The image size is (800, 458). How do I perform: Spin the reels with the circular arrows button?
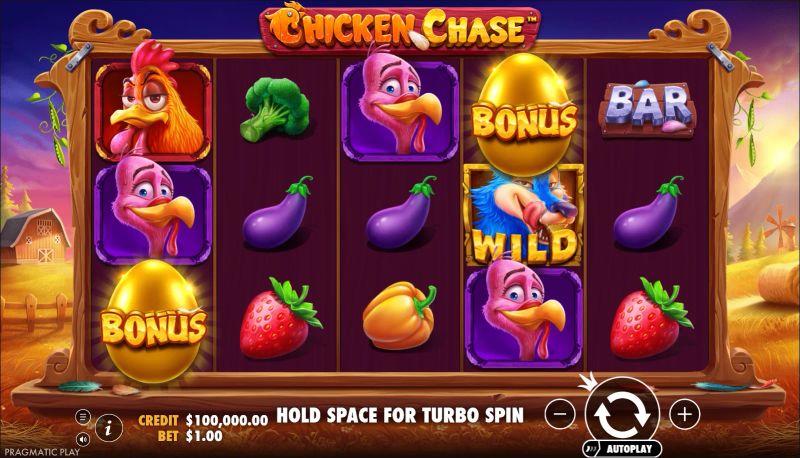[622, 412]
